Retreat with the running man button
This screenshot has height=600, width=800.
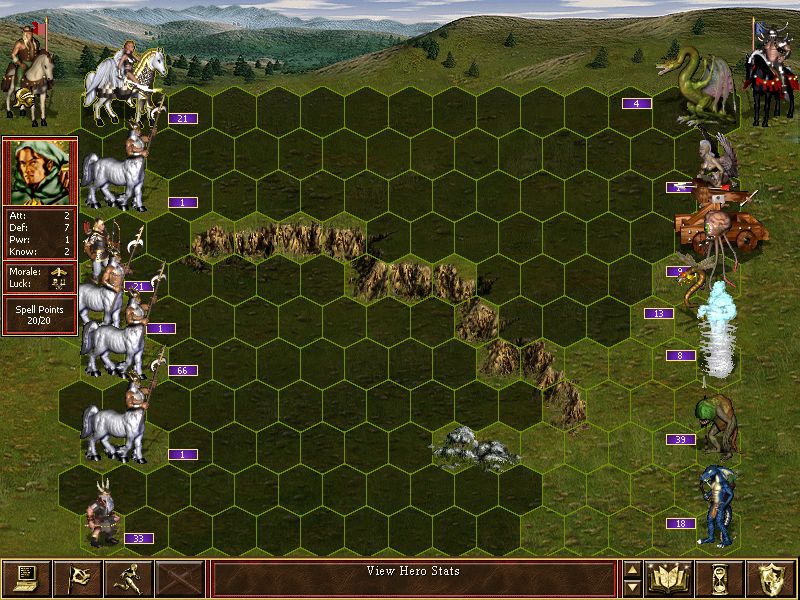tap(128, 578)
